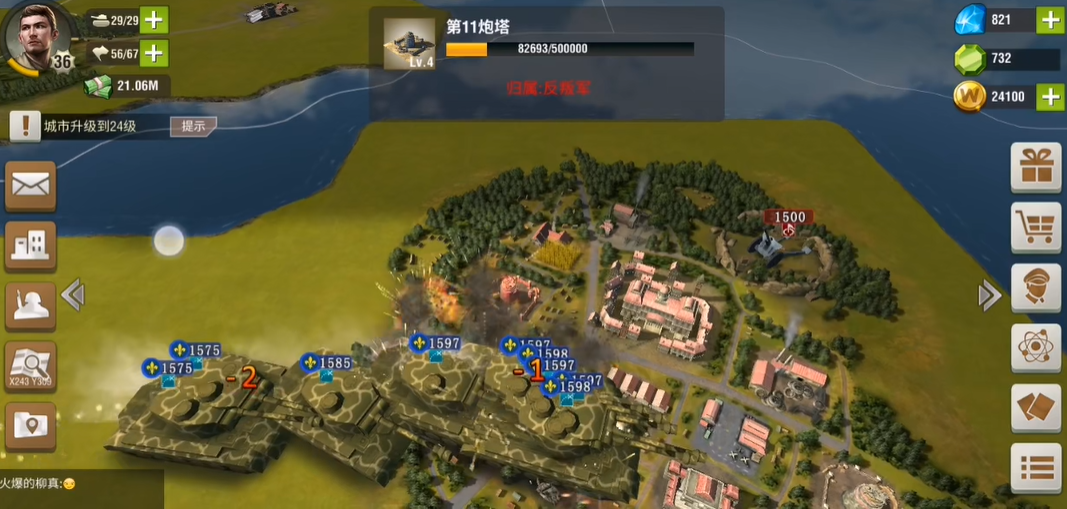Open the atom research menu
The height and width of the screenshot is (509, 1067).
(1035, 348)
